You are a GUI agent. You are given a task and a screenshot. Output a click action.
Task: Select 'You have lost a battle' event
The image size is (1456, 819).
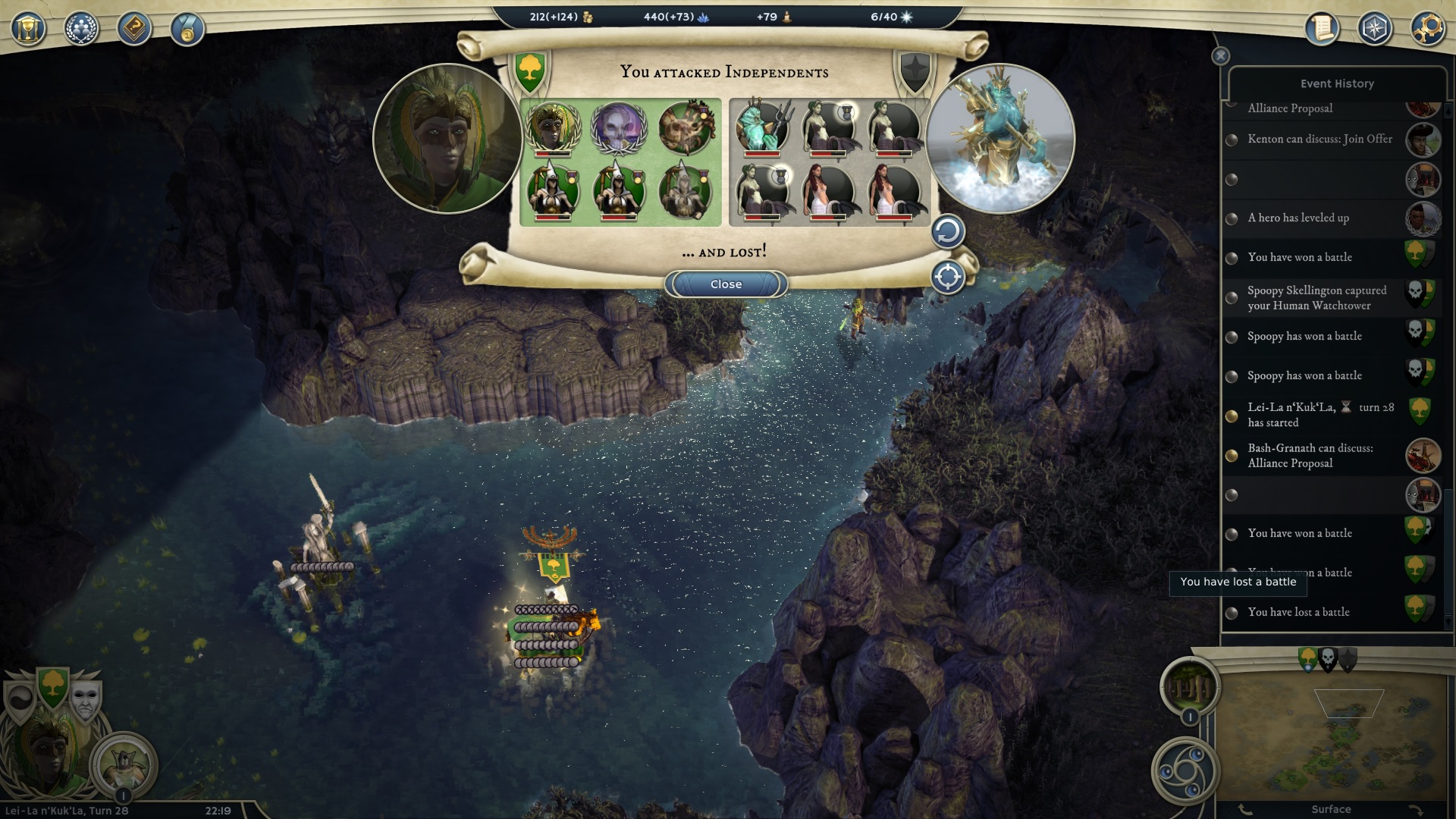tap(1298, 613)
